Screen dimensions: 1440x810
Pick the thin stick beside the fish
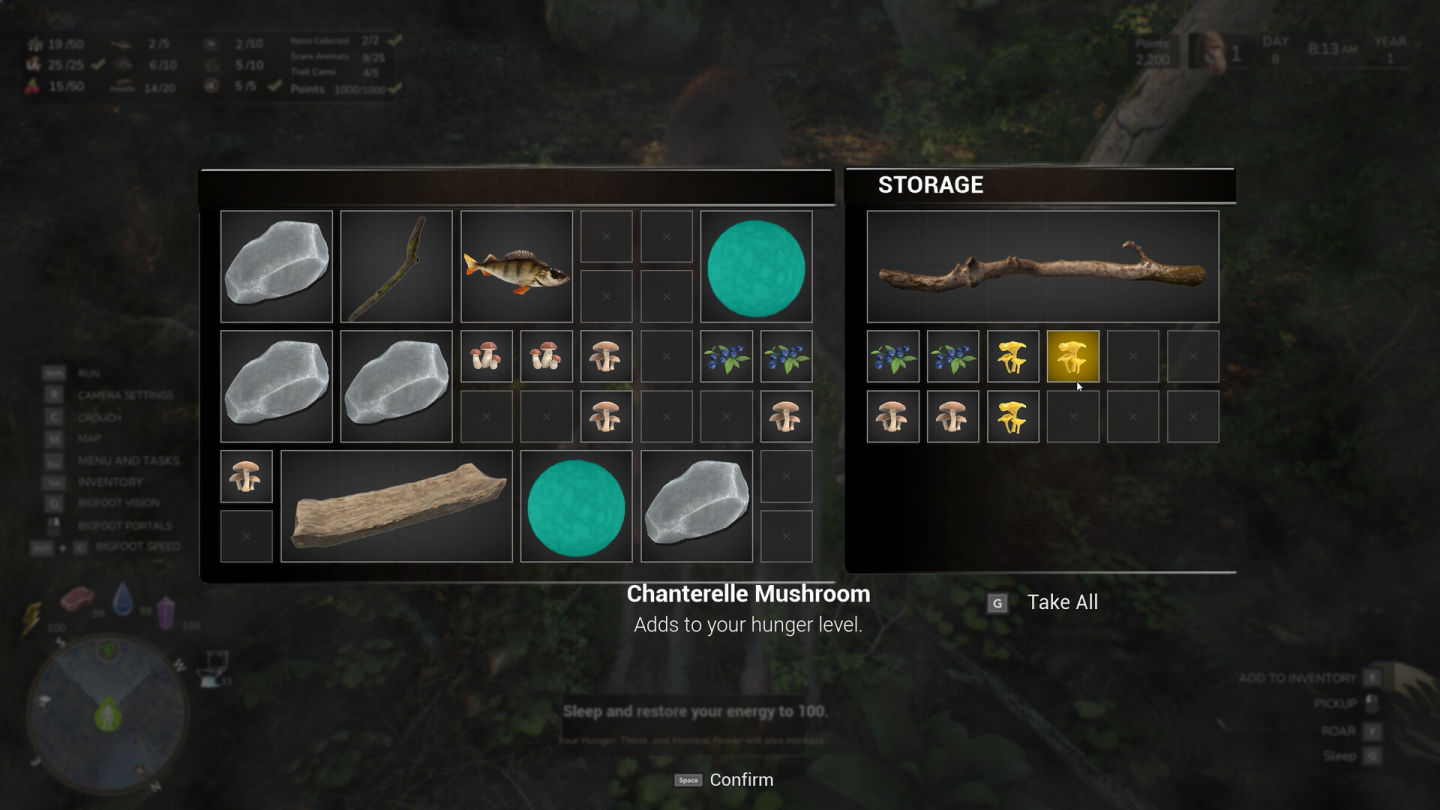tap(396, 267)
